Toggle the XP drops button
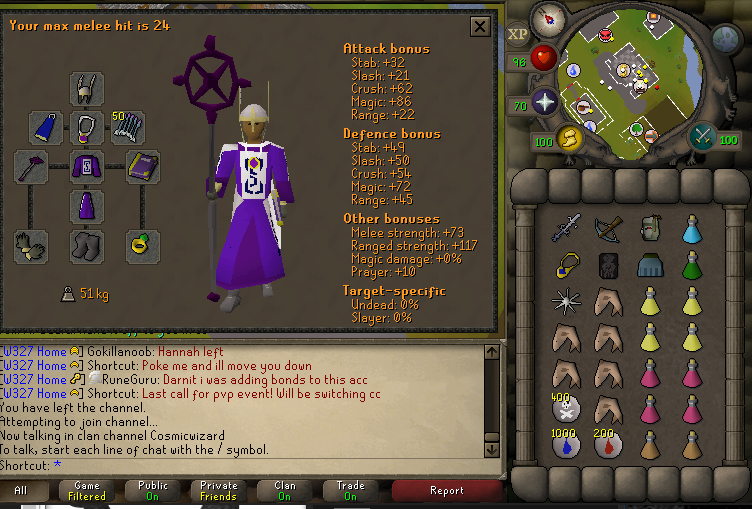Image resolution: width=752 pixels, height=509 pixels. [518, 33]
